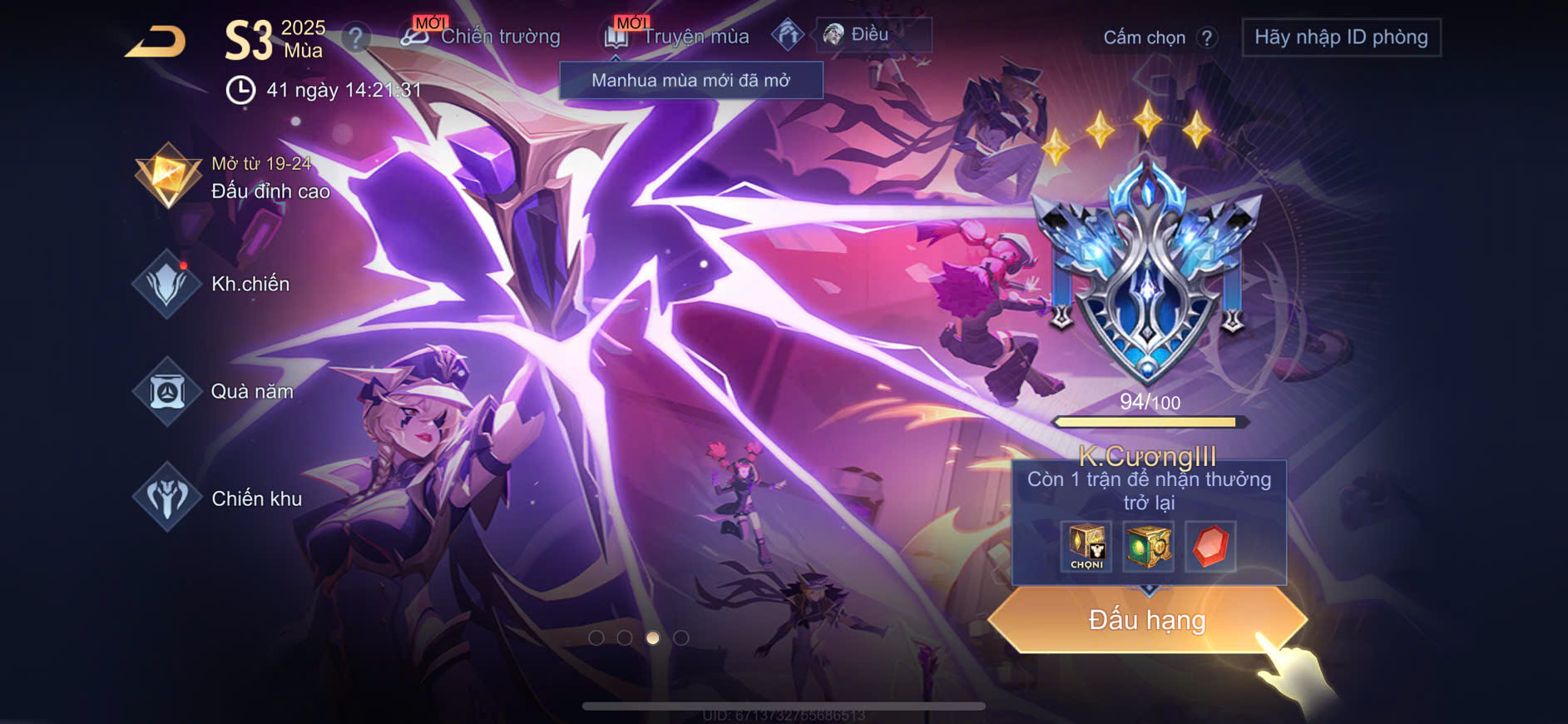Viewport: 1568px width, 724px height.
Task: Open the Manhua mùa mới đã mở tooltip
Action: coord(690,81)
